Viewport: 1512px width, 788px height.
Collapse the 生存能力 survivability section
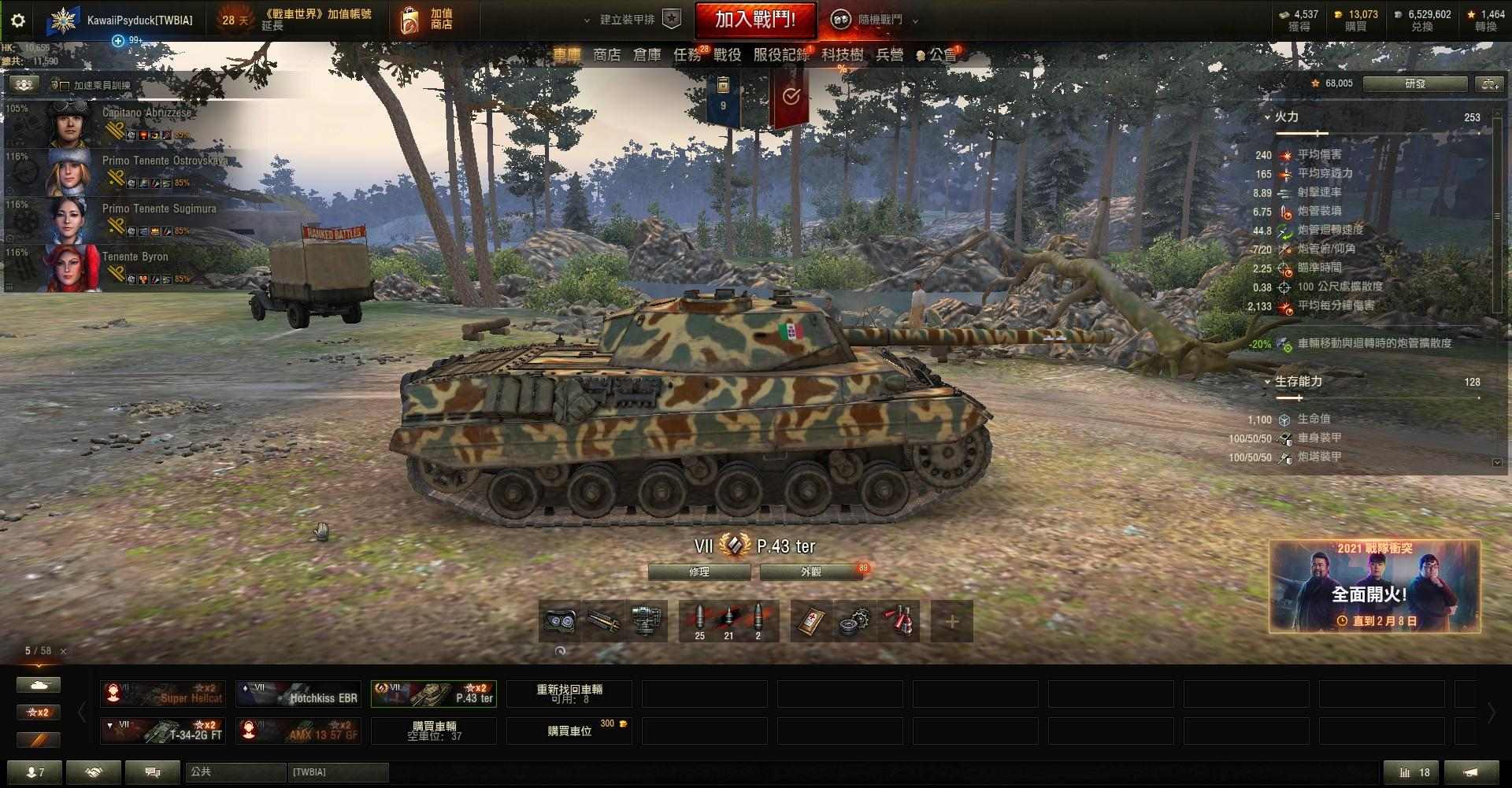[1269, 381]
